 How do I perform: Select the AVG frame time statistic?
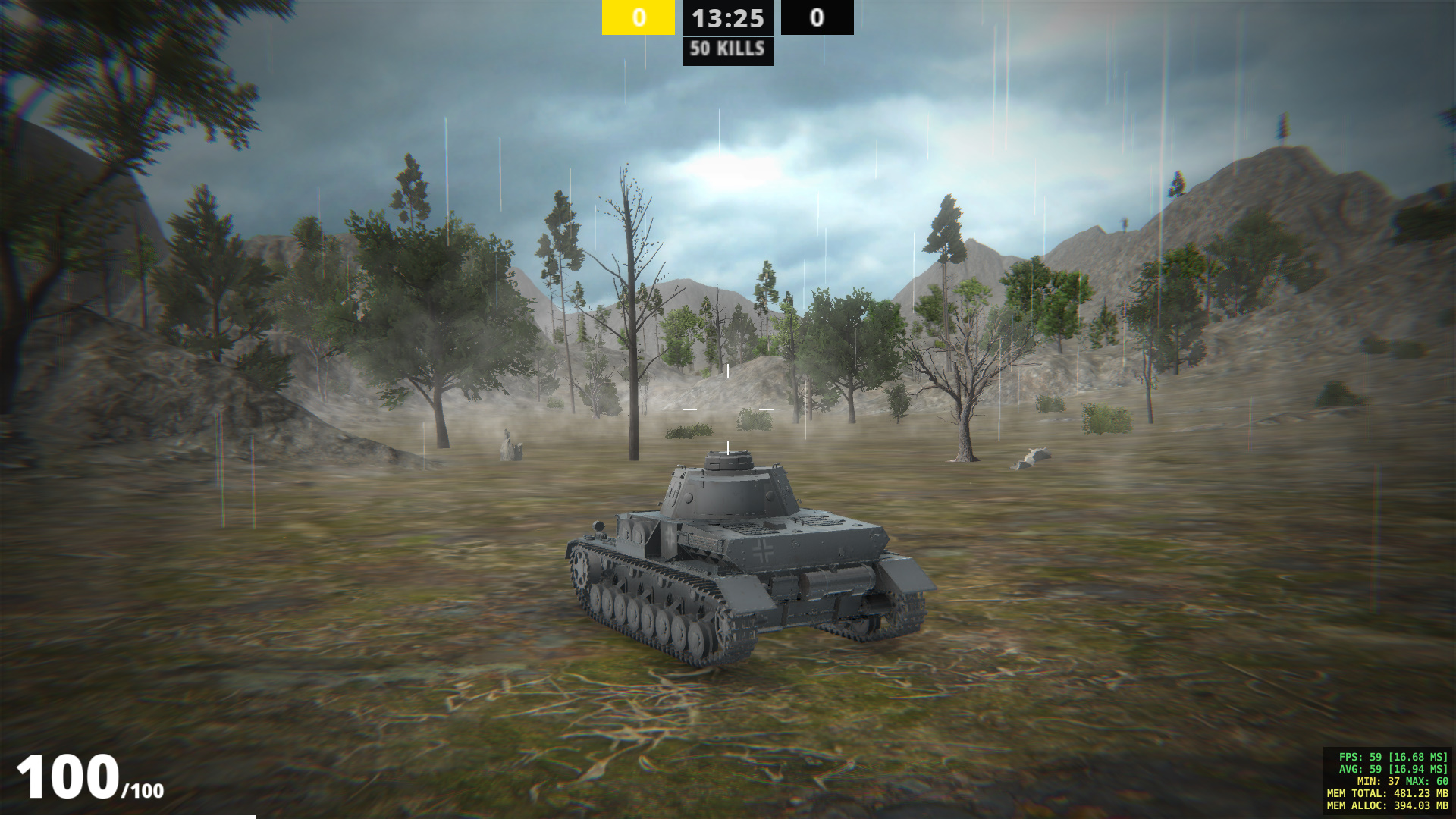(x=1392, y=769)
